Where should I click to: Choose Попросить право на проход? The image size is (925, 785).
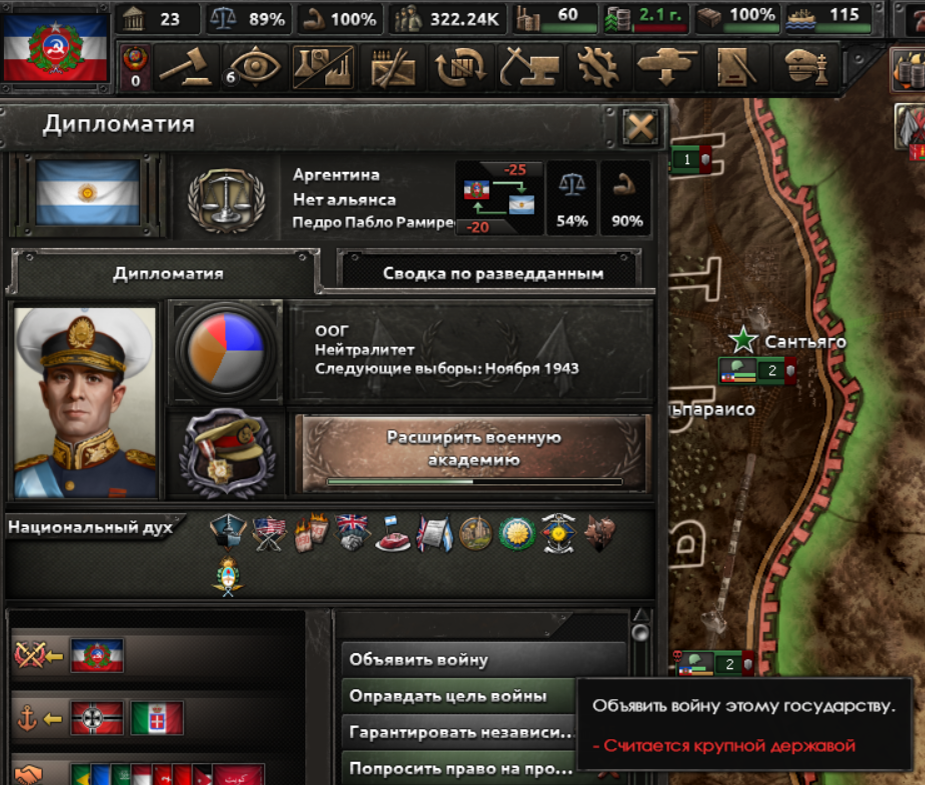pyautogui.click(x=460, y=769)
